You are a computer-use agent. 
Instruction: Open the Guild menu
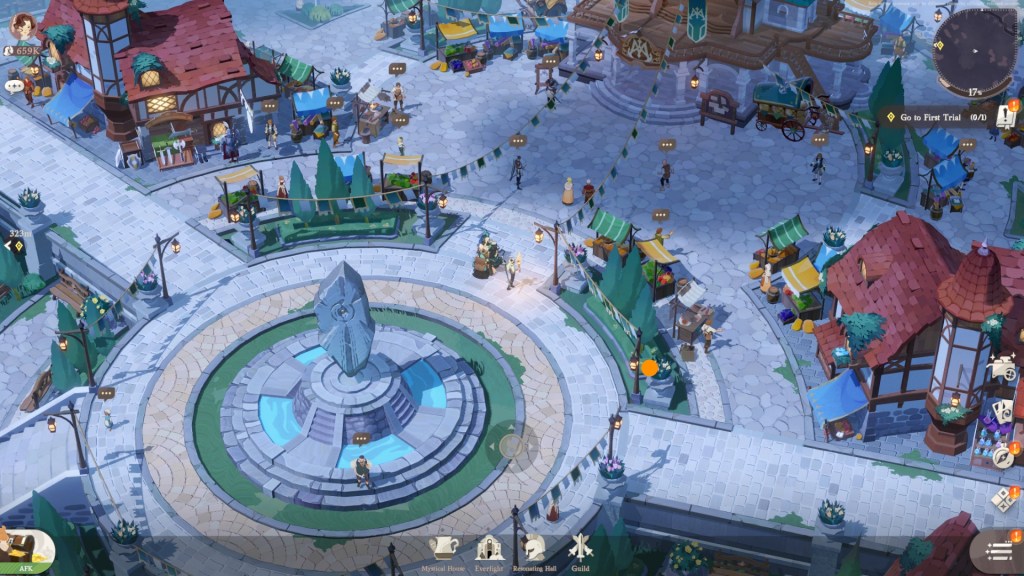click(x=580, y=549)
